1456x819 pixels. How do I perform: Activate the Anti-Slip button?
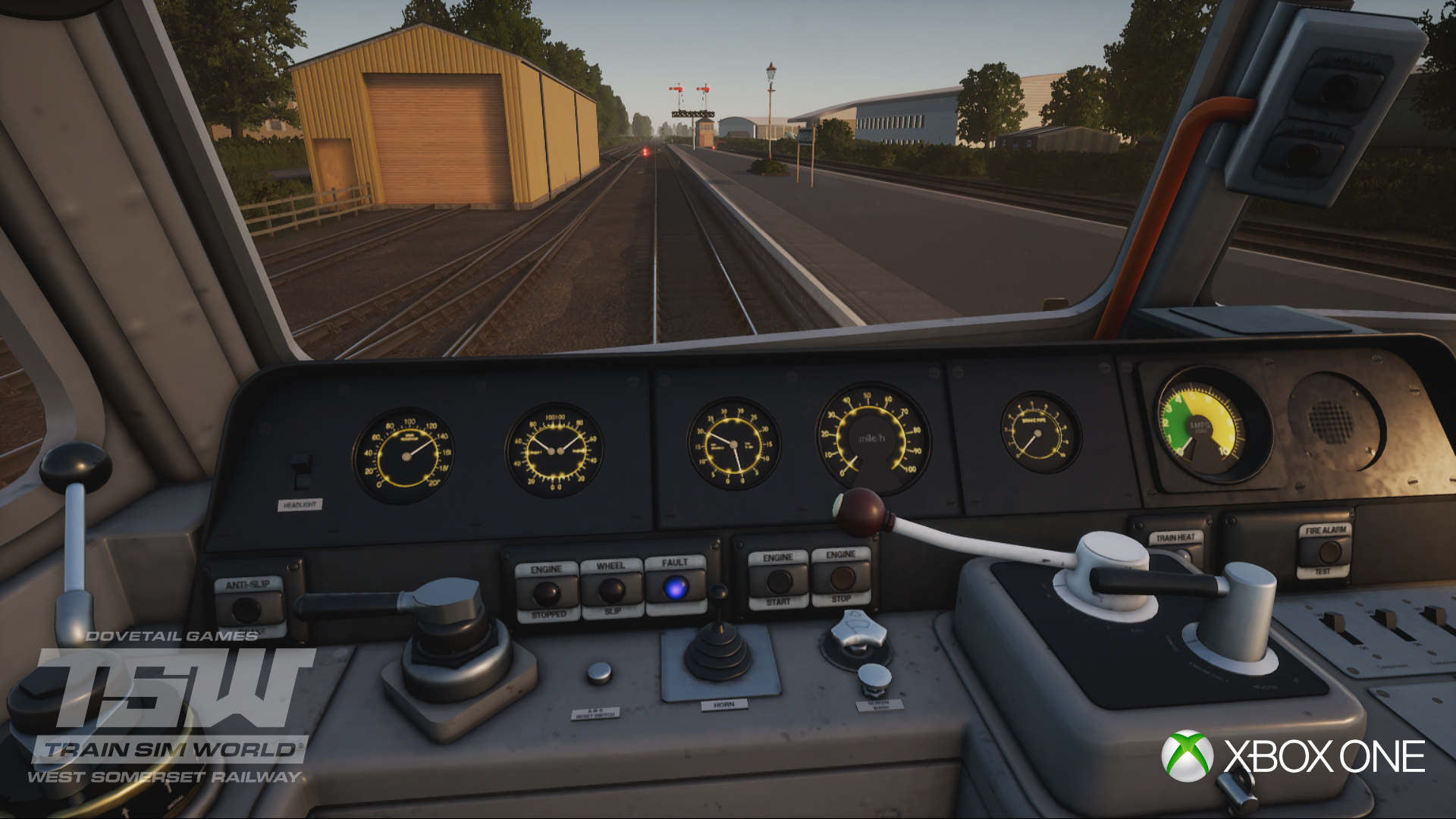coord(246,609)
